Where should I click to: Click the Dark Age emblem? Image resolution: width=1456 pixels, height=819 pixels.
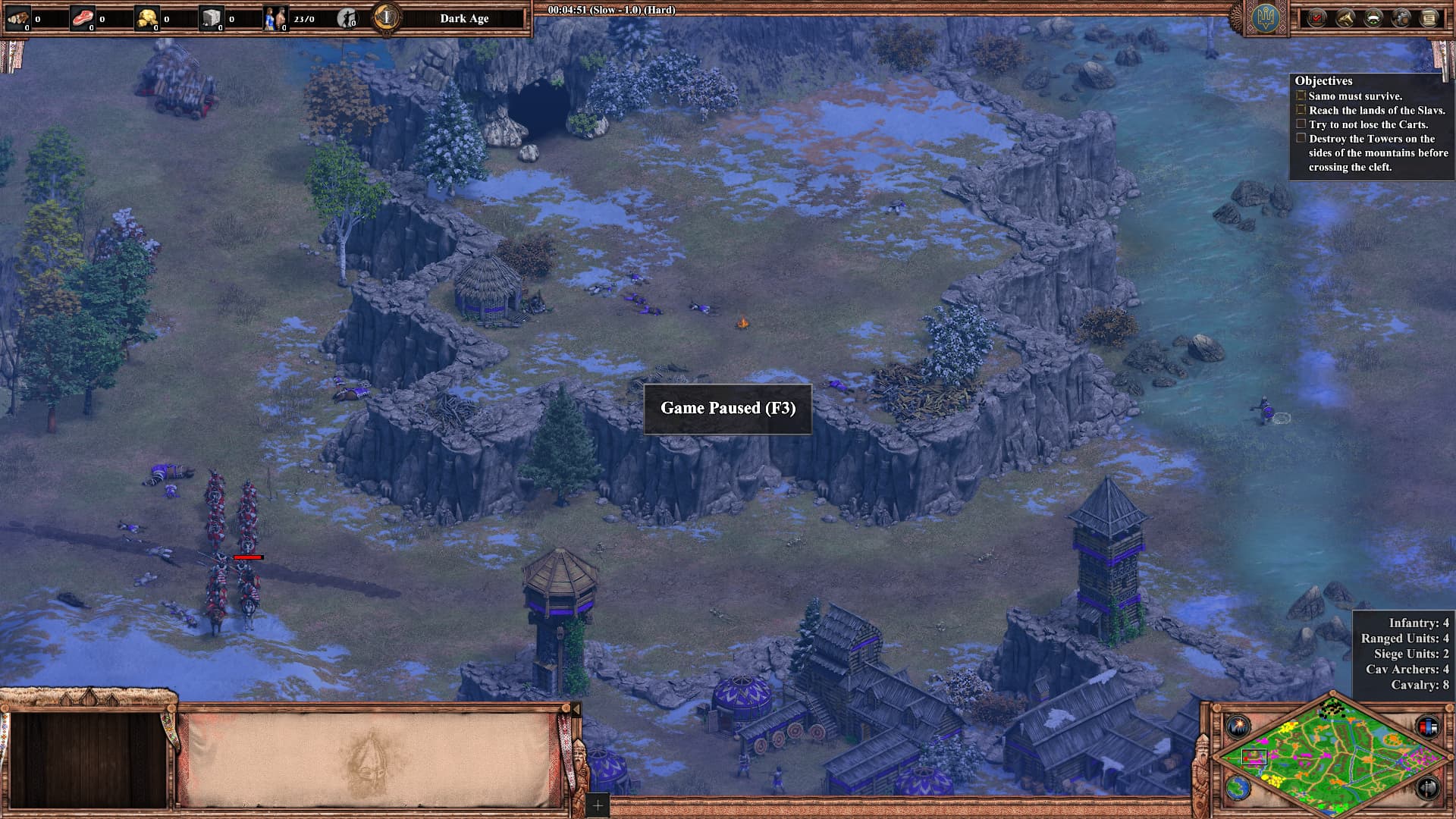[x=388, y=17]
